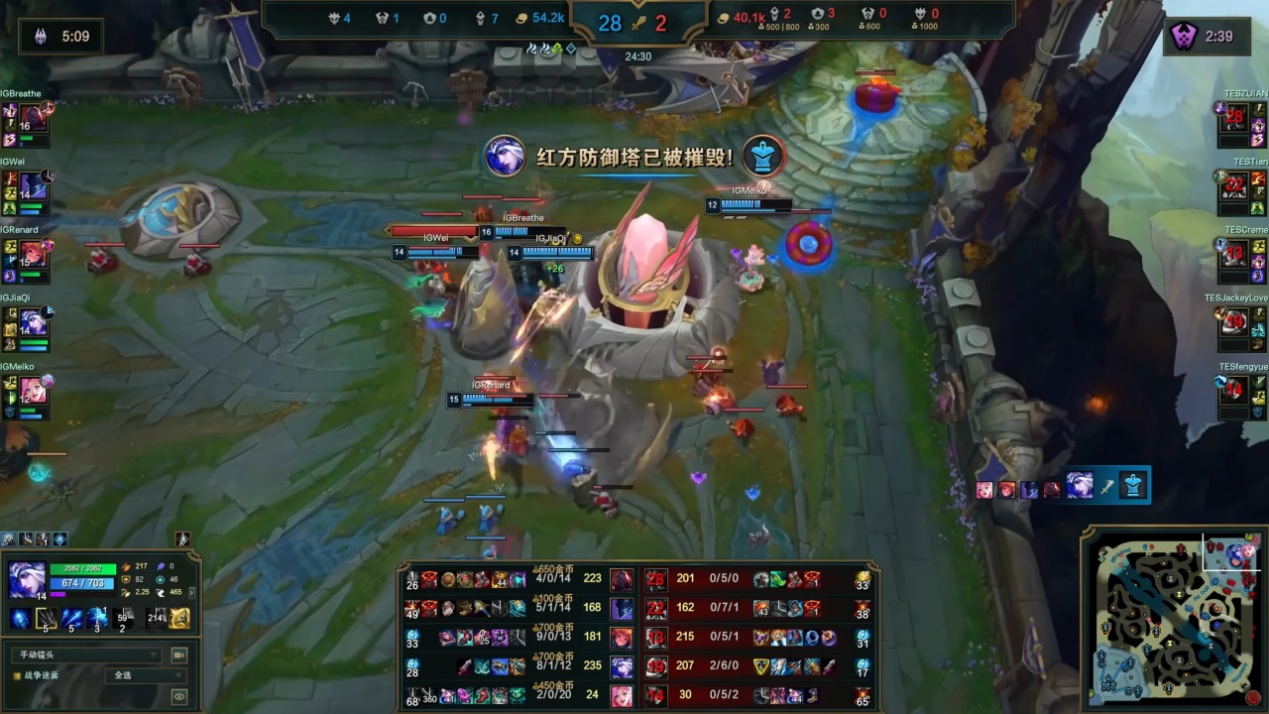
Task: Click the golden trinket icon in ability bar
Action: 180,618
